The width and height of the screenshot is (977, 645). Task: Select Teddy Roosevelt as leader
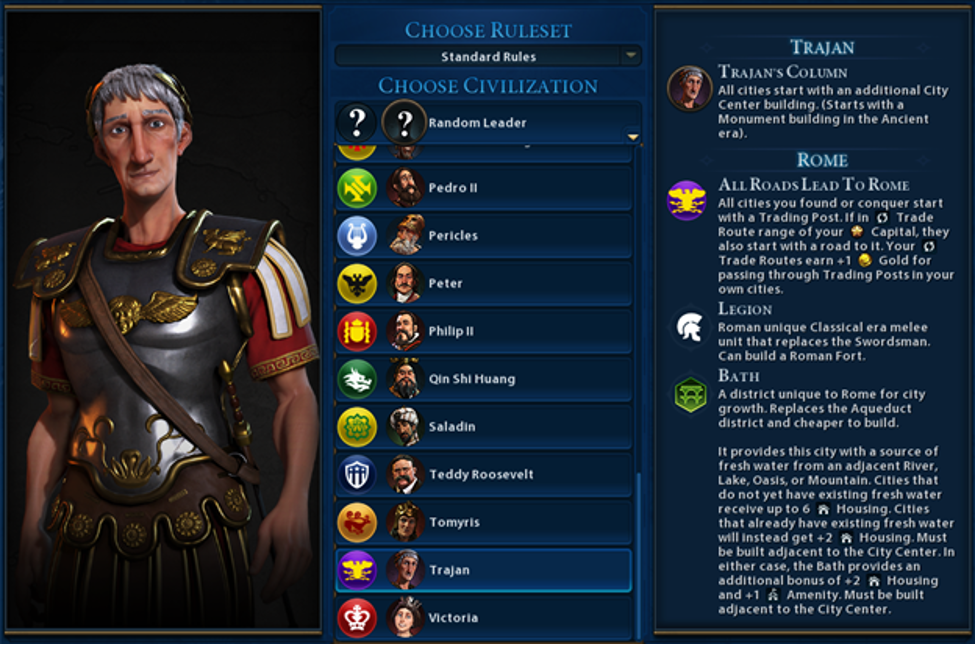[x=484, y=475]
